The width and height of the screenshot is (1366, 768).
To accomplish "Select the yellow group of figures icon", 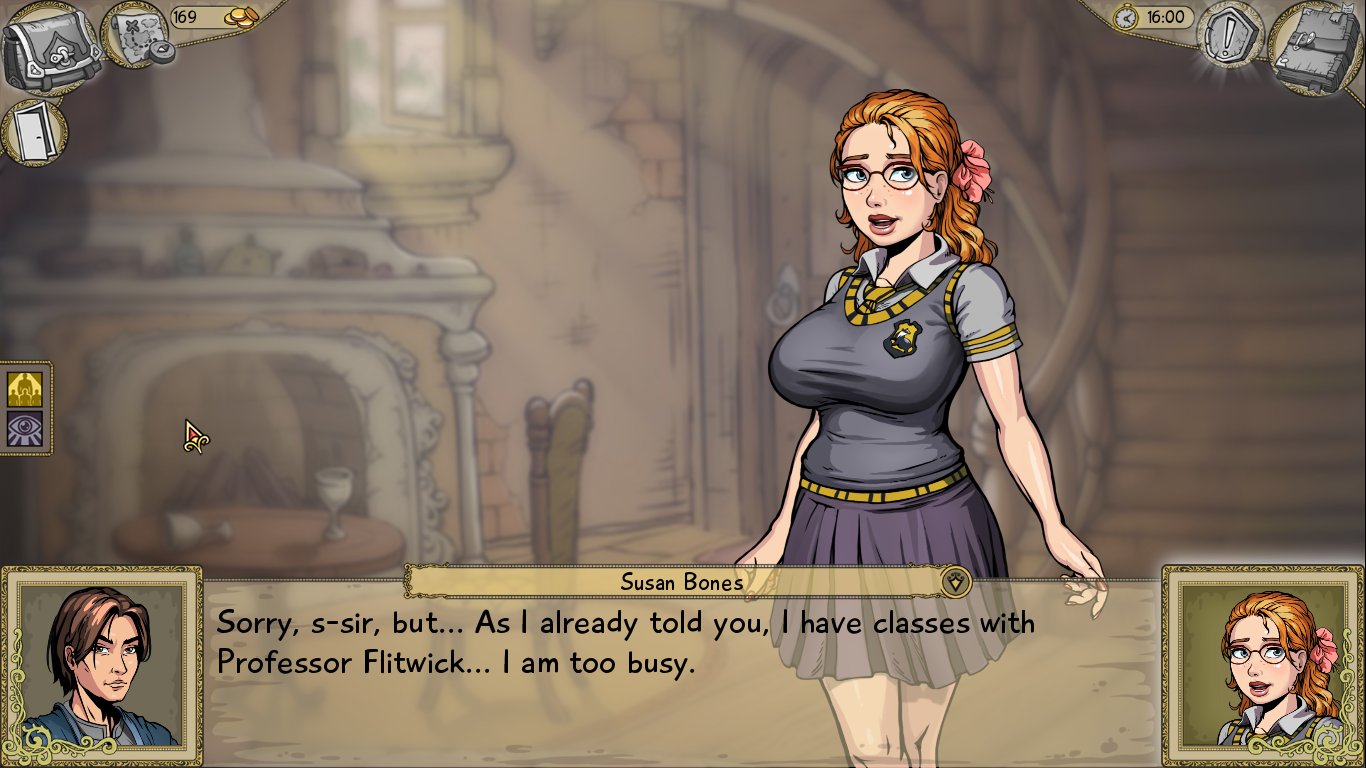I will tap(25, 389).
